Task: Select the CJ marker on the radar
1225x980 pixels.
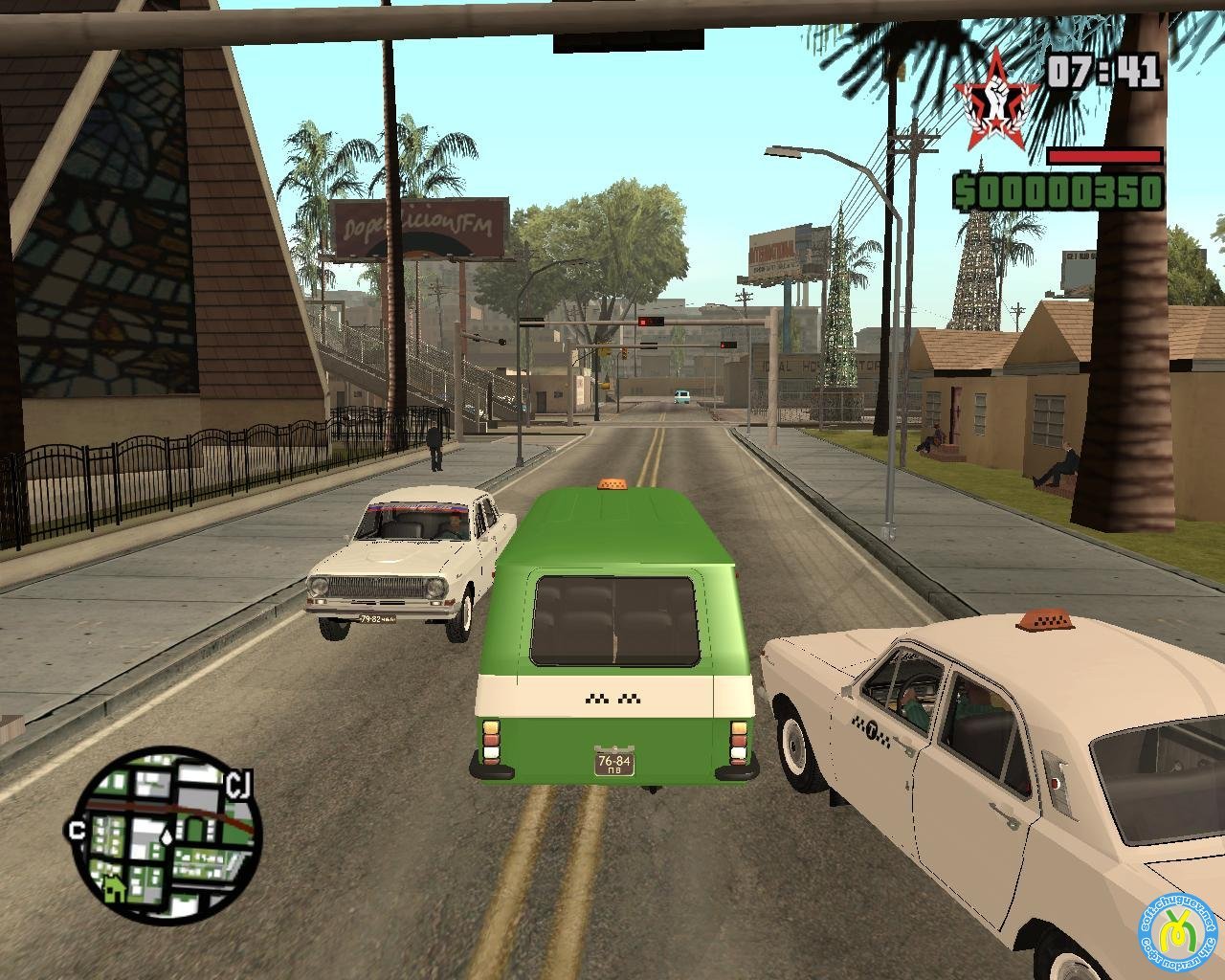Action: [x=238, y=786]
